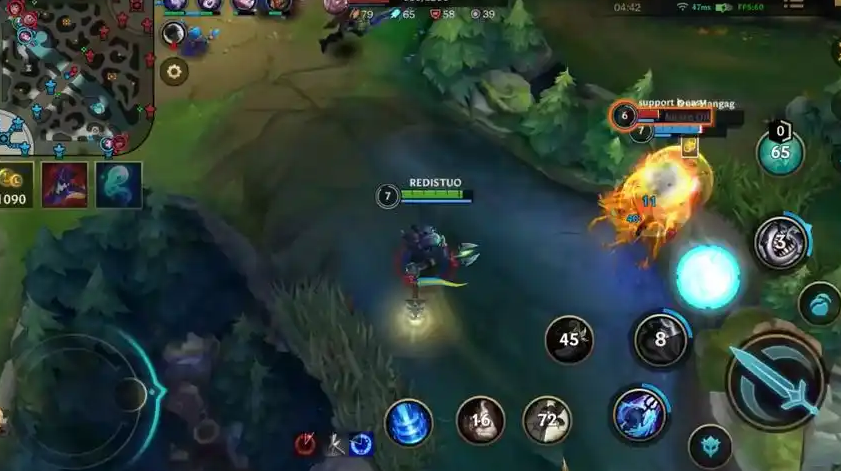Image resolution: width=841 pixels, height=471 pixels.
Task: Tap the small blue fruit button
Action: [x=819, y=304]
